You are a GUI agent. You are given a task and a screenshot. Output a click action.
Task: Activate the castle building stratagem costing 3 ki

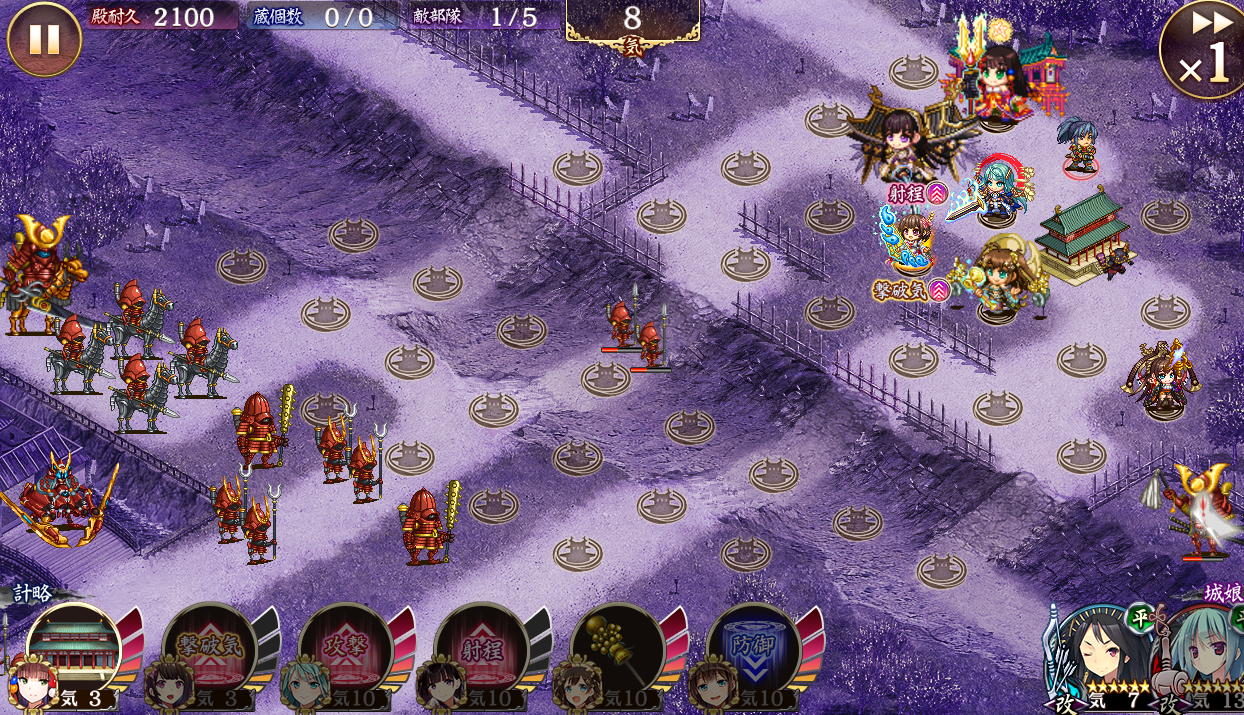(x=74, y=651)
